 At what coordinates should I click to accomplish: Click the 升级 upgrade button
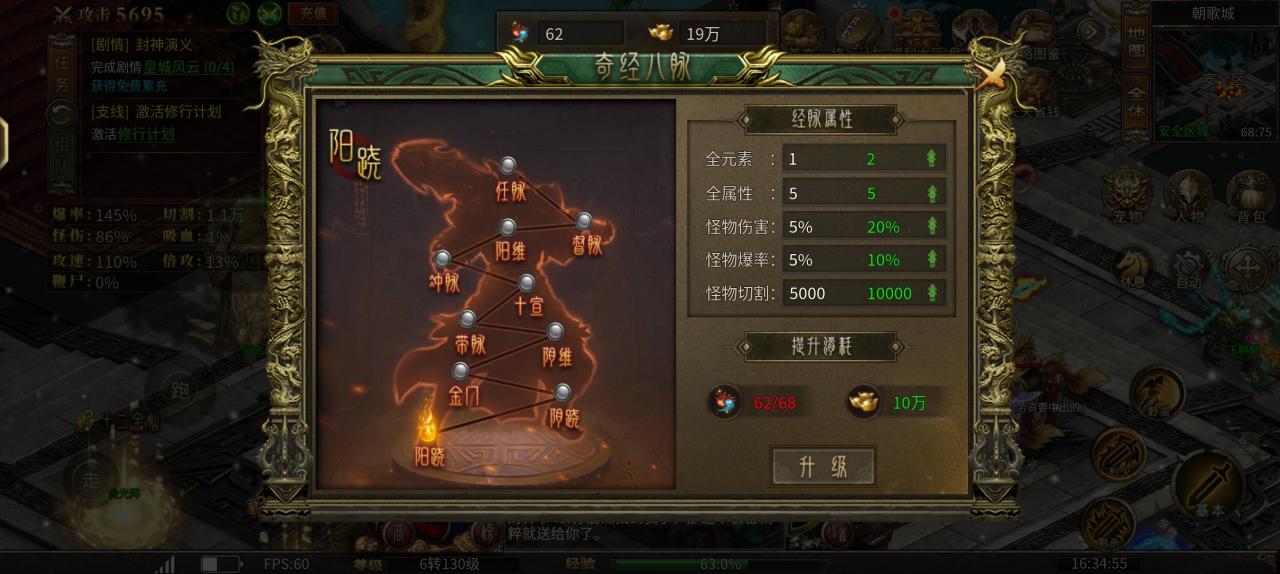823,466
